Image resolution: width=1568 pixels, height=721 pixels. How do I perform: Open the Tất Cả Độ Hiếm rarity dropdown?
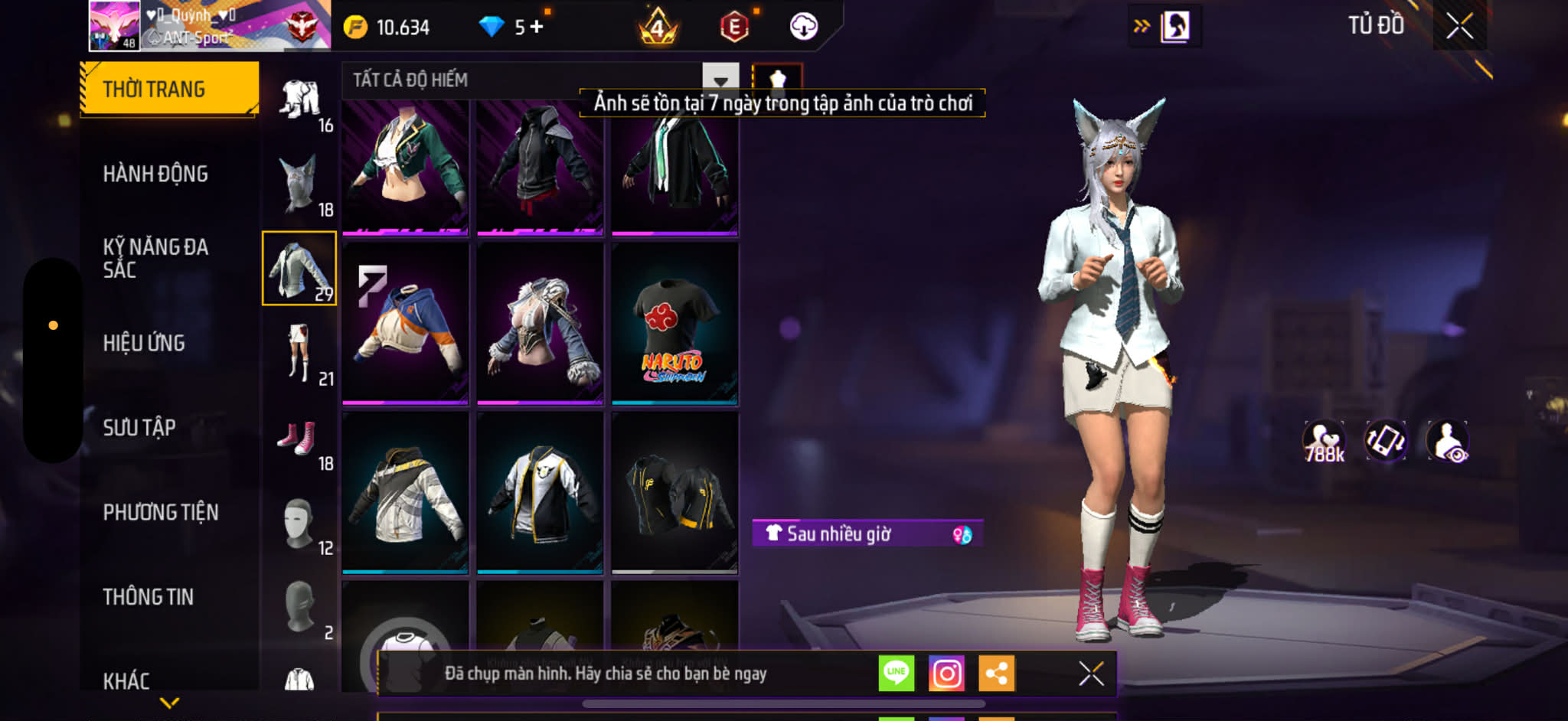click(720, 80)
